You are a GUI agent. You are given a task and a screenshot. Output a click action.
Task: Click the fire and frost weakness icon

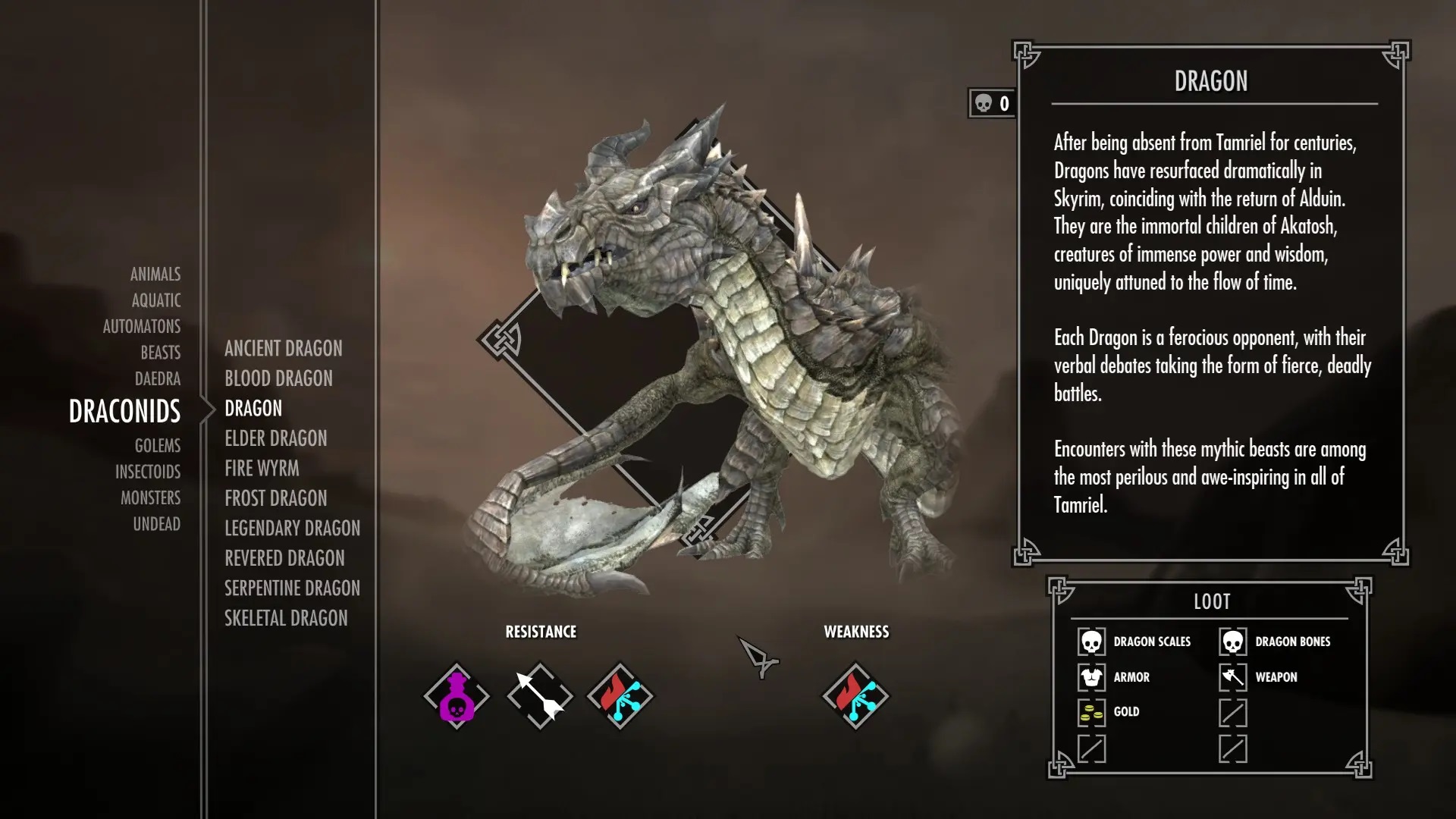pyautogui.click(x=857, y=694)
